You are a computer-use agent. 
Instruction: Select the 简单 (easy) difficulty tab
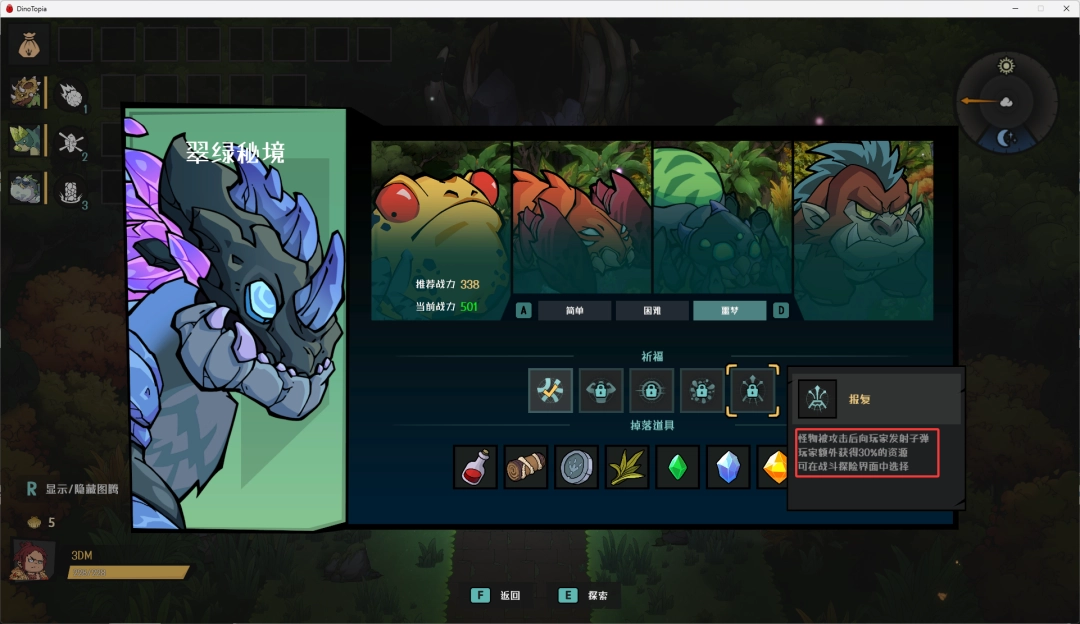tap(574, 311)
